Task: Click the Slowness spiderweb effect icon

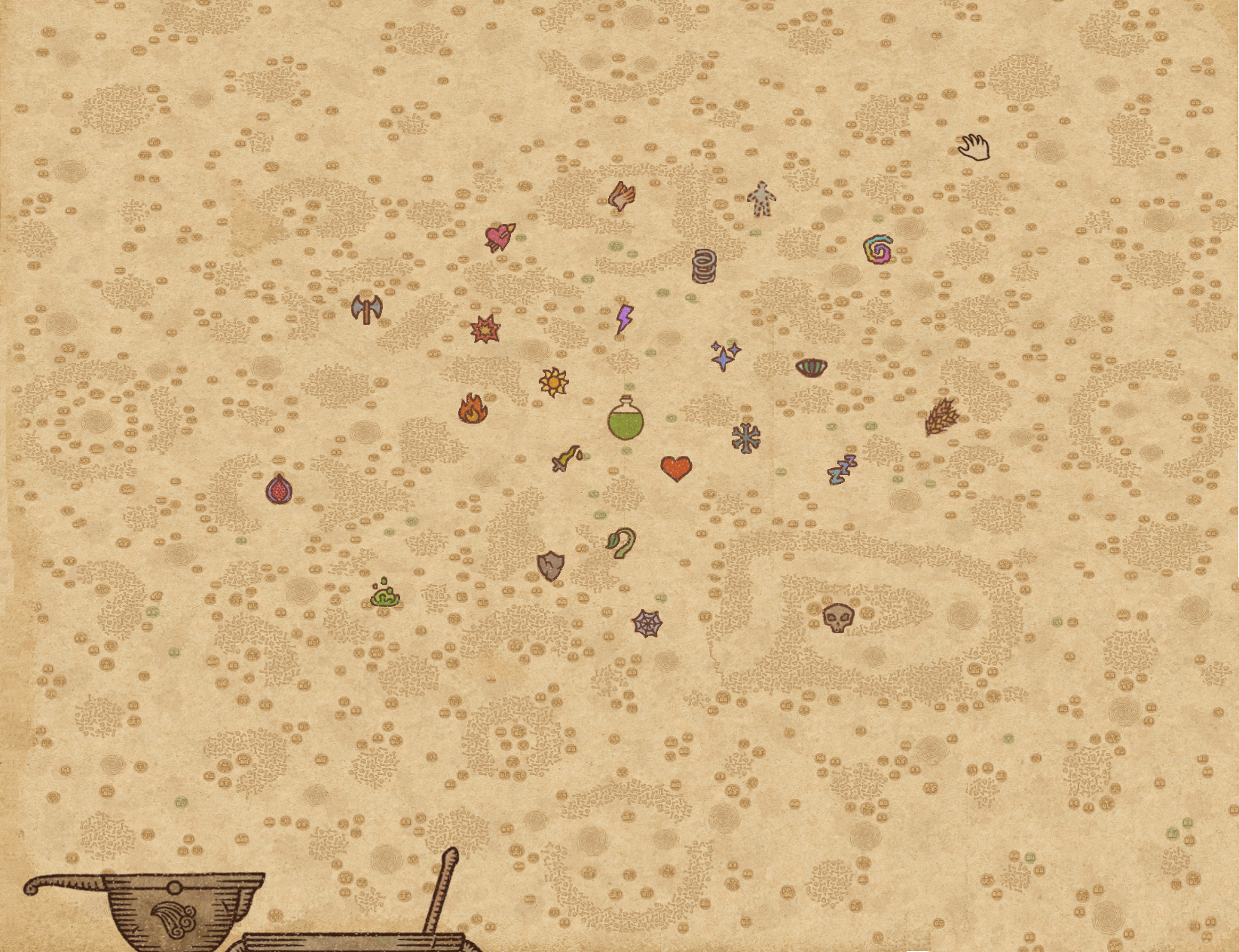Action: click(x=648, y=621)
